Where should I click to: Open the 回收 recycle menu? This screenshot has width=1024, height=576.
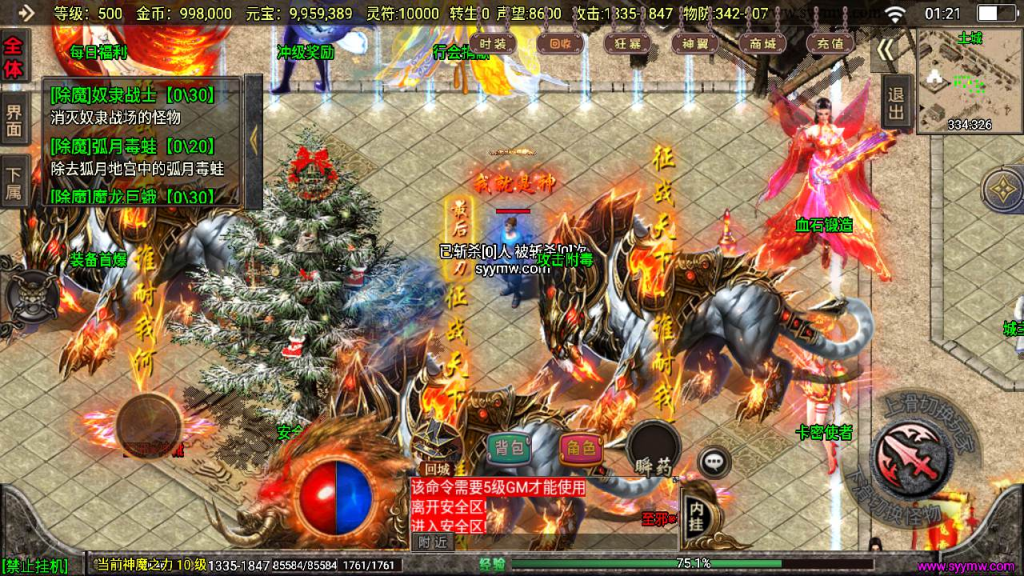555,44
